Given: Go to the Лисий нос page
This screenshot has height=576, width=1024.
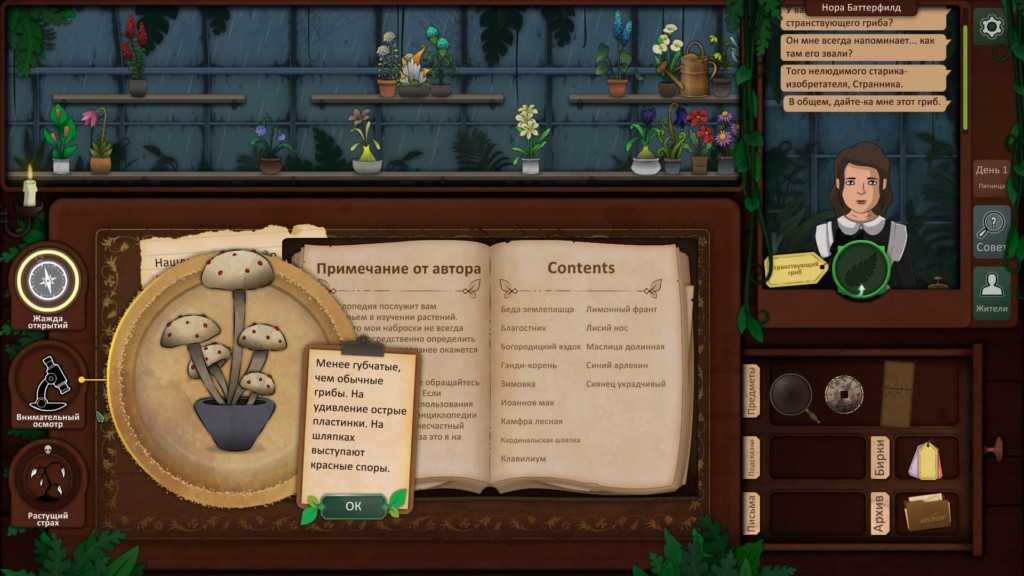Looking at the screenshot, I should [607, 328].
